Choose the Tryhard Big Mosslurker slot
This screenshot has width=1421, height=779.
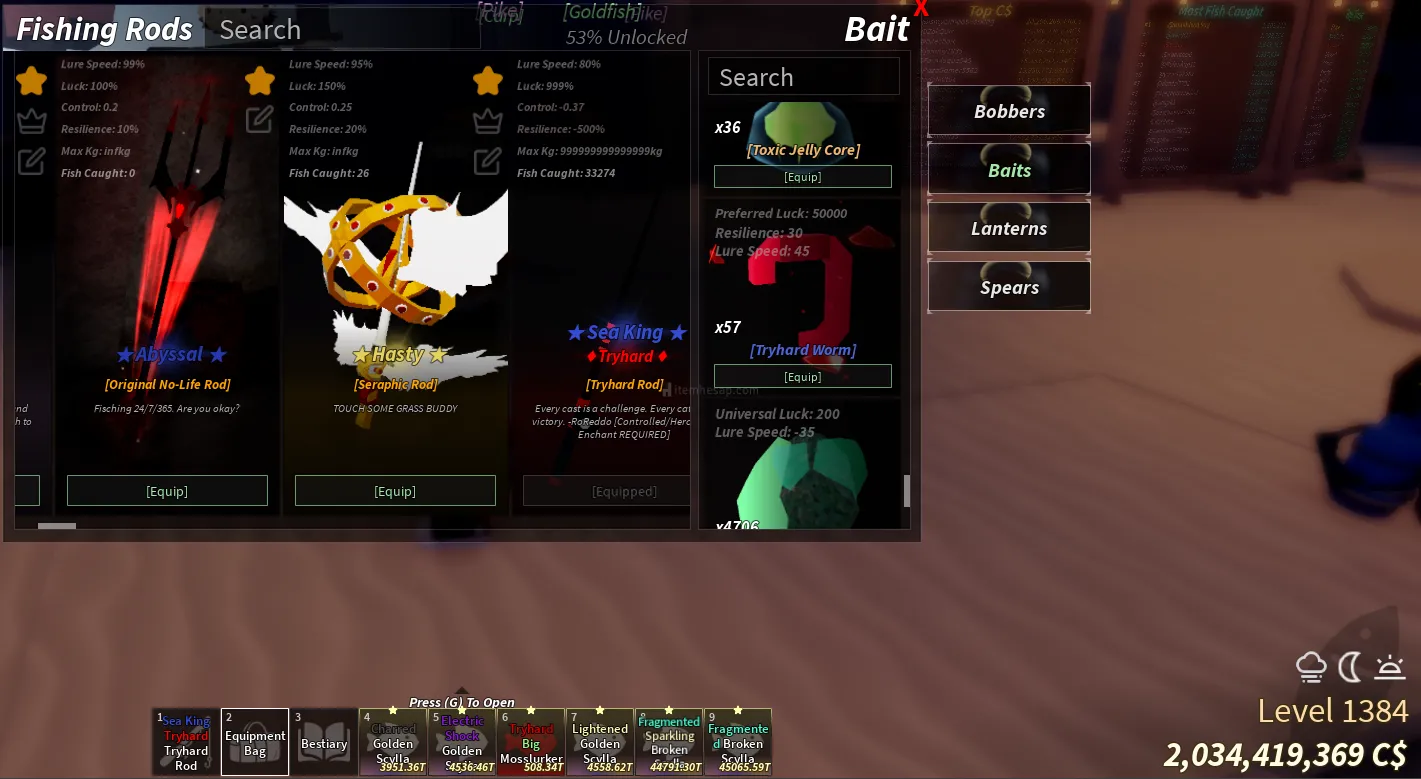(531, 742)
